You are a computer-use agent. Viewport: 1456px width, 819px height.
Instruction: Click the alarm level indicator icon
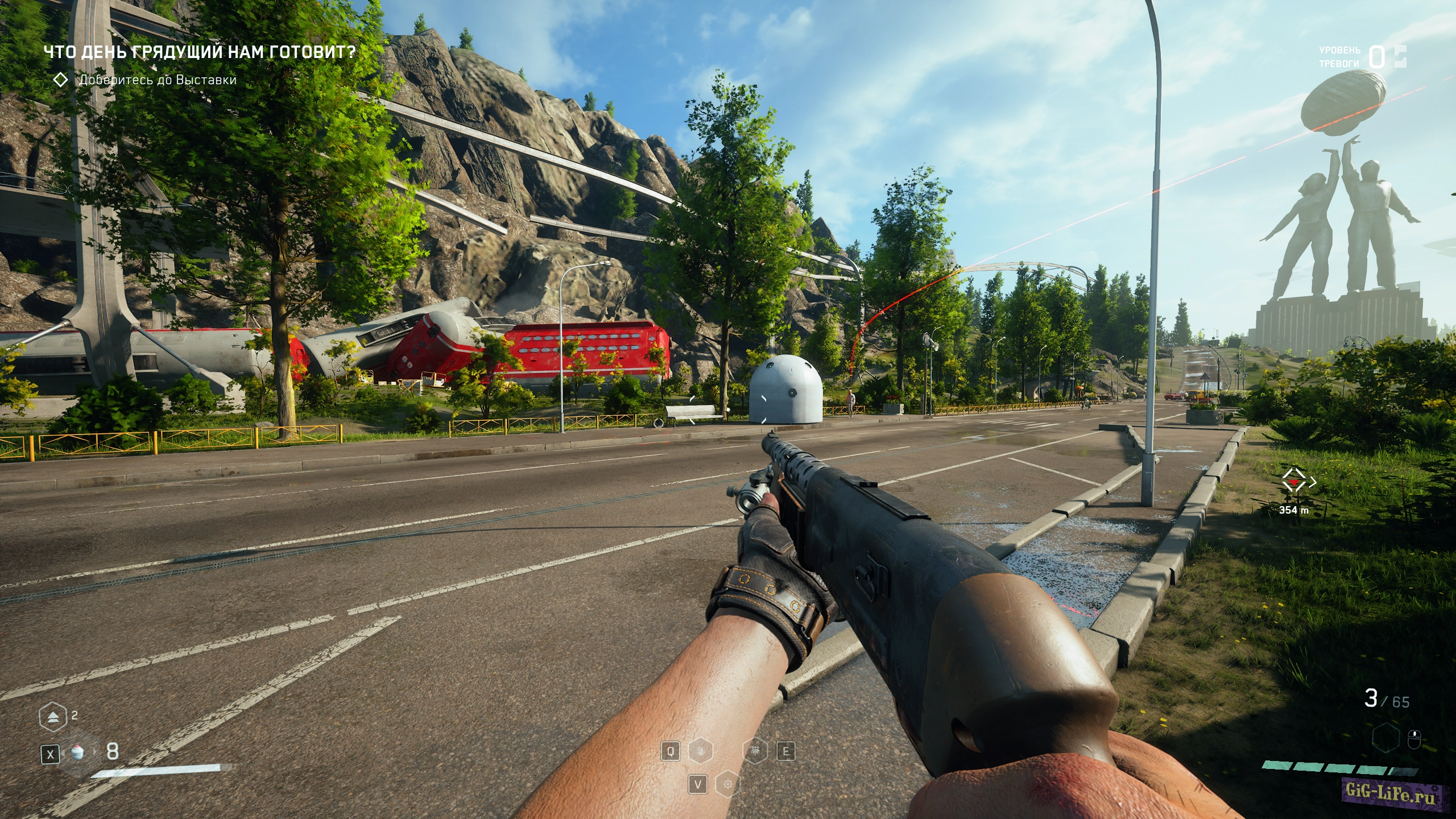[x=1400, y=56]
